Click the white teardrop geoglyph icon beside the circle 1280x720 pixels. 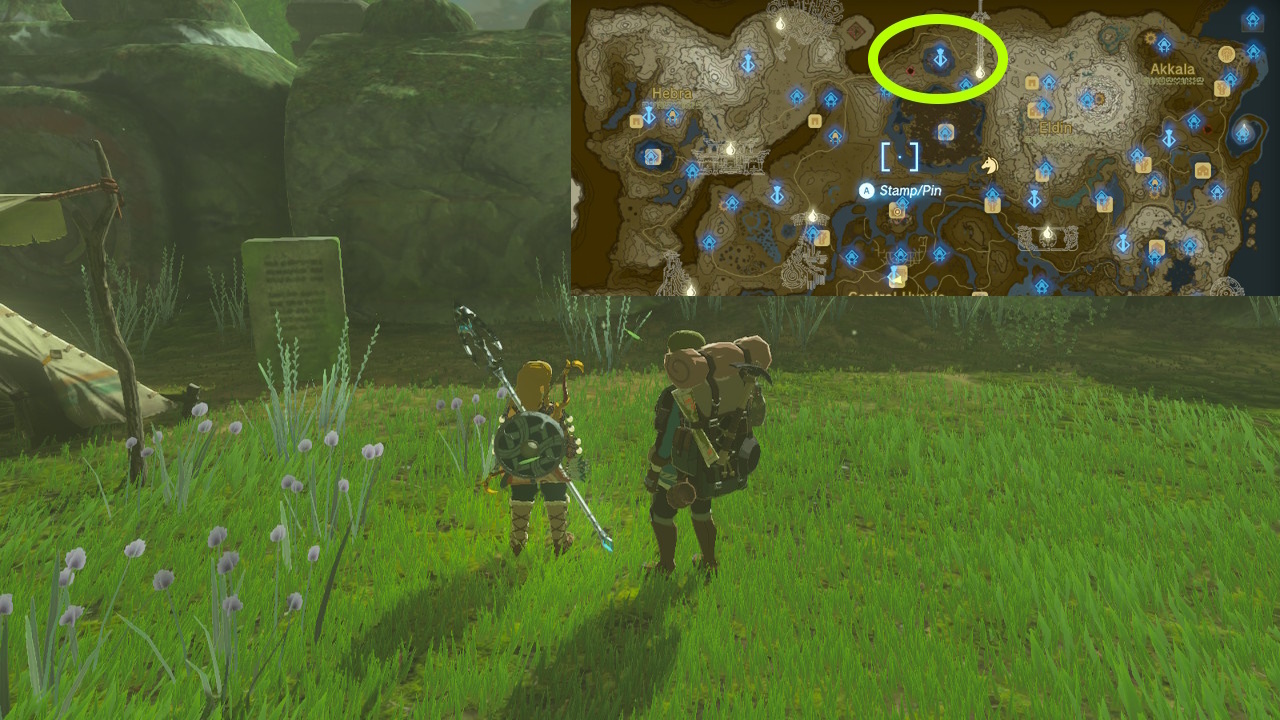[x=980, y=72]
